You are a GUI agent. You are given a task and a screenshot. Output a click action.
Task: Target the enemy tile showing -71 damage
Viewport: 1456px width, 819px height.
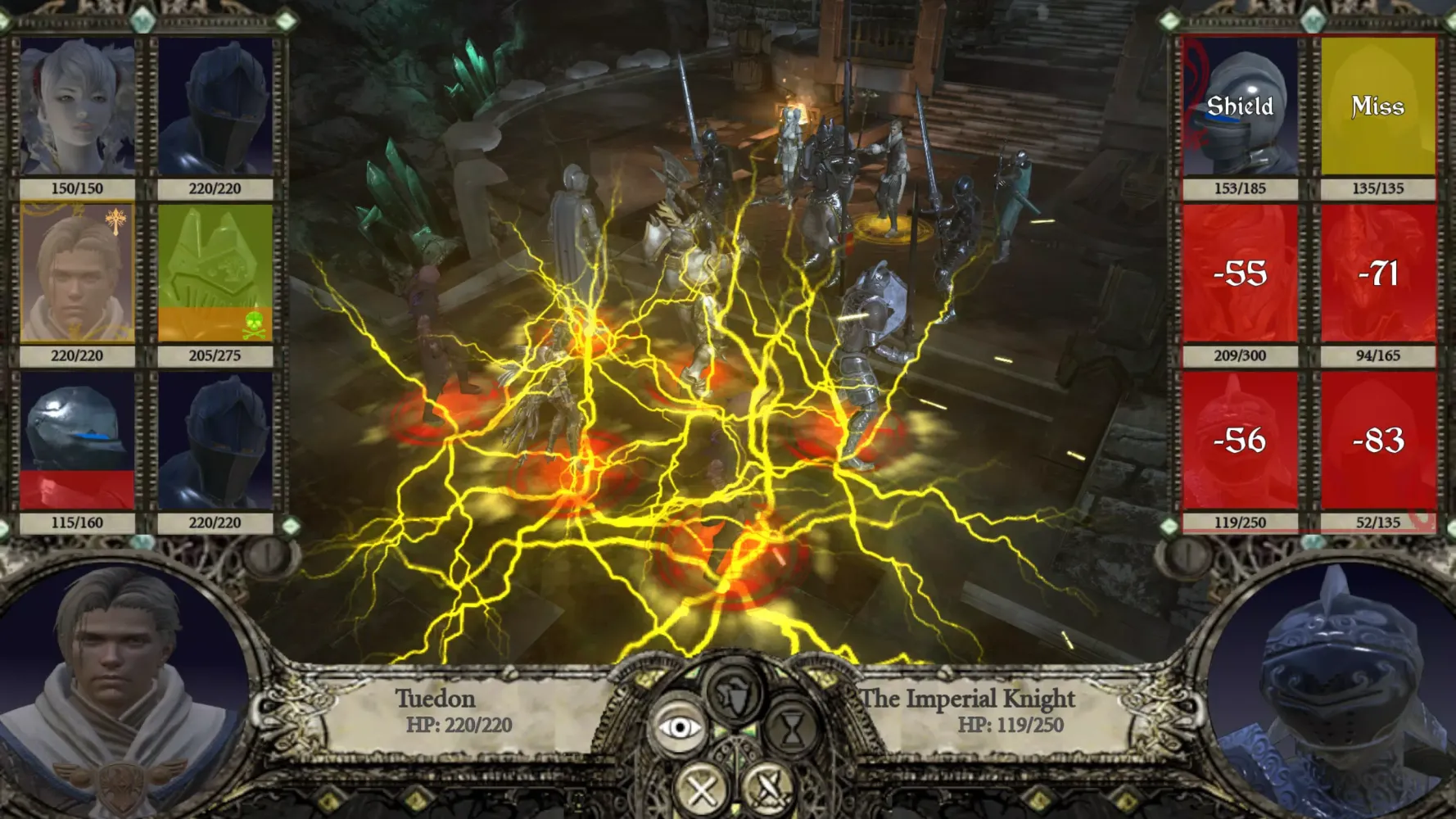pos(1377,274)
